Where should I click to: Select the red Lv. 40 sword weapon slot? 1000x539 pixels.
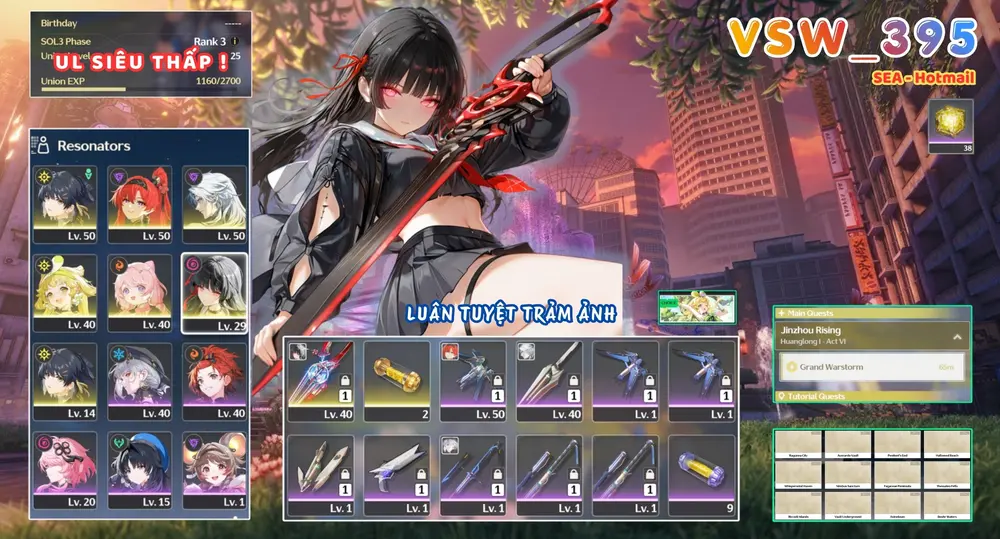(x=319, y=382)
